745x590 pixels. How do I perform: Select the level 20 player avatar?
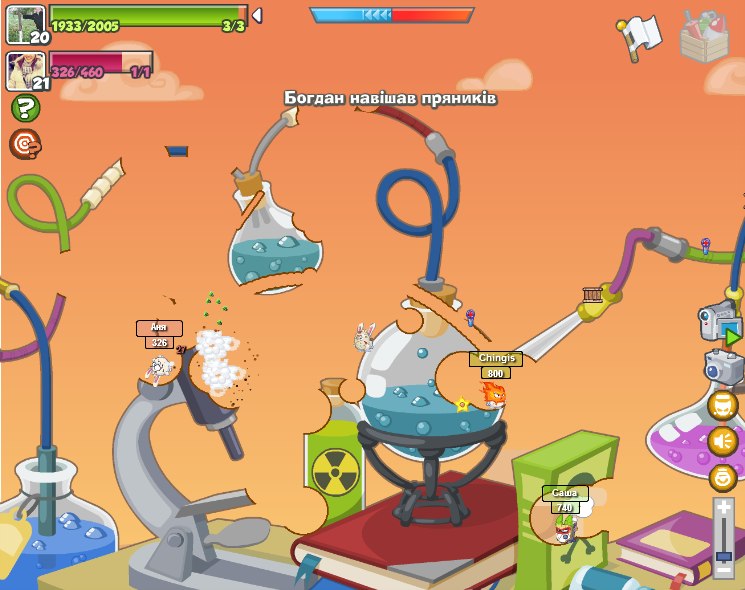click(24, 24)
